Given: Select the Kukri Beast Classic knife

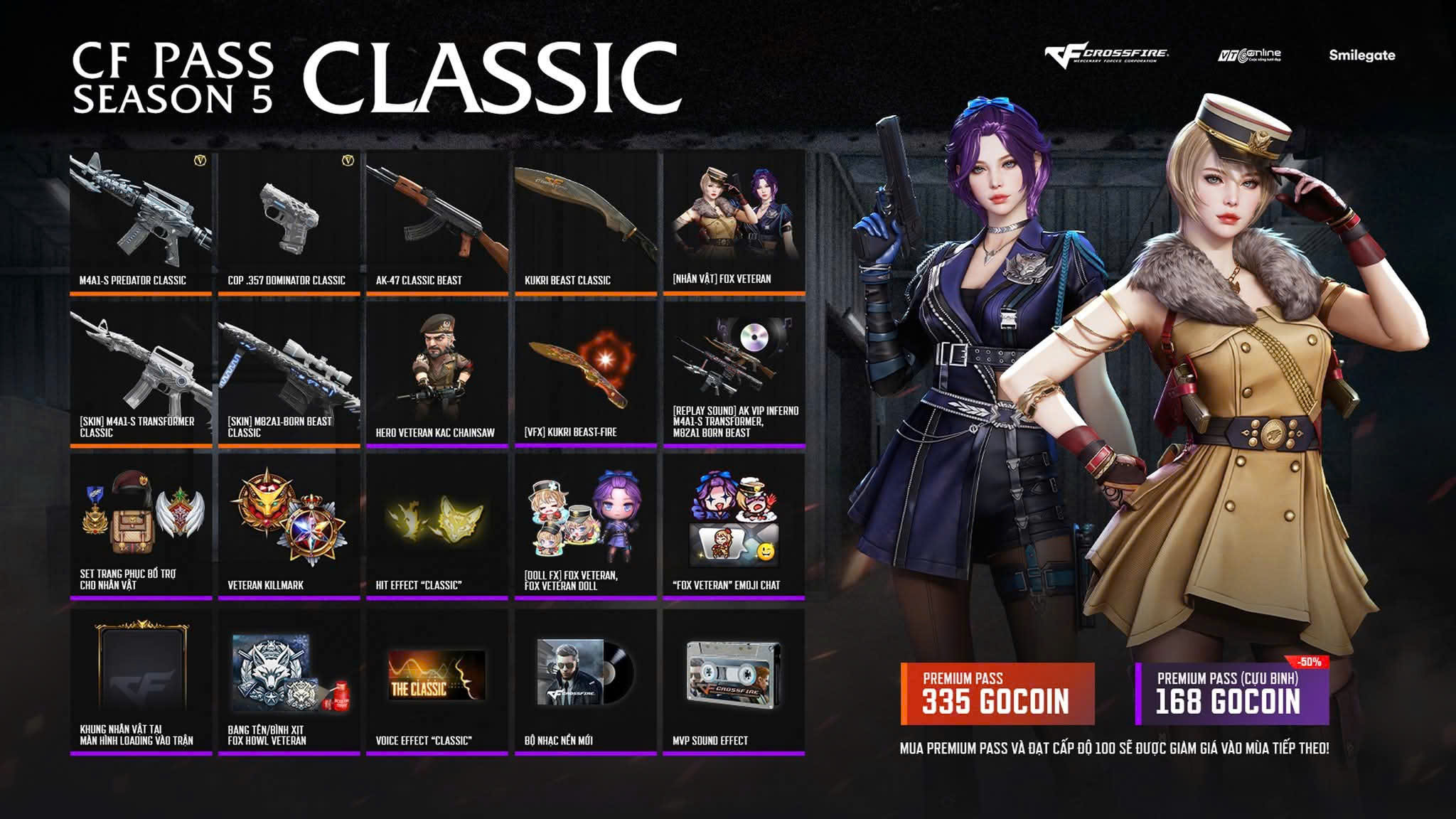Looking at the screenshot, I should [x=586, y=221].
